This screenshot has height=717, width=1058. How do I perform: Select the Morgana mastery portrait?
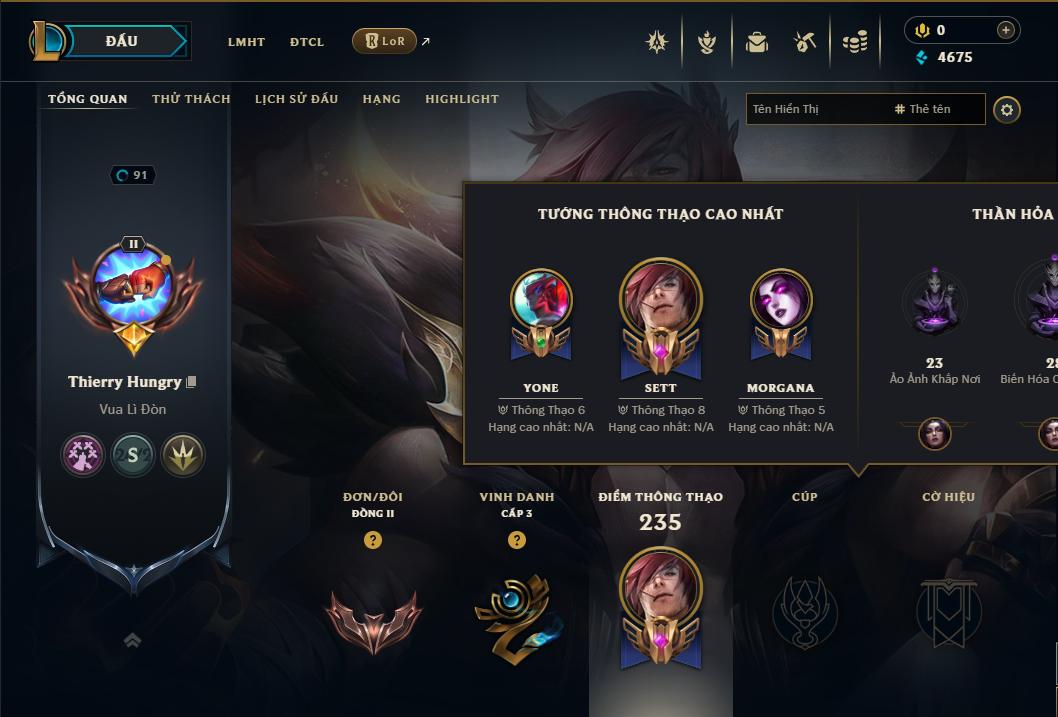tap(781, 300)
